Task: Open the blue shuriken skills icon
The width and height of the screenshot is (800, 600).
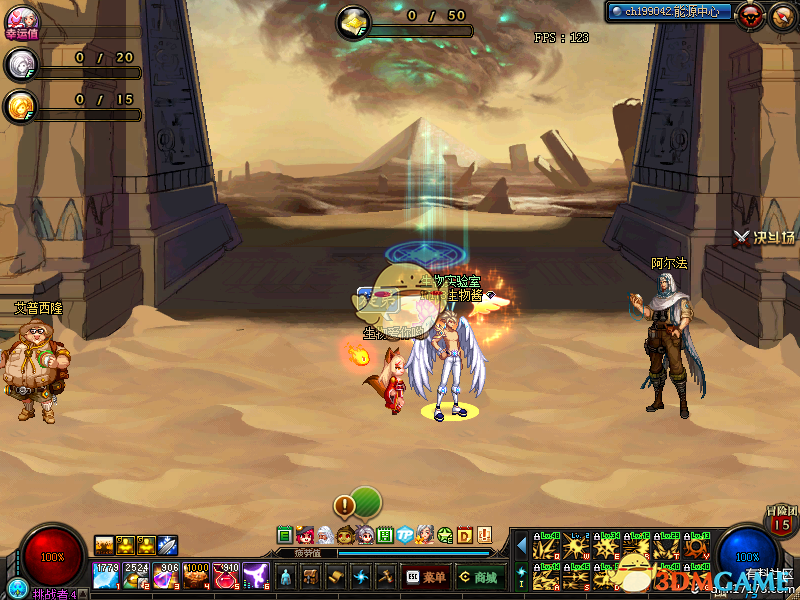Action: (361, 576)
